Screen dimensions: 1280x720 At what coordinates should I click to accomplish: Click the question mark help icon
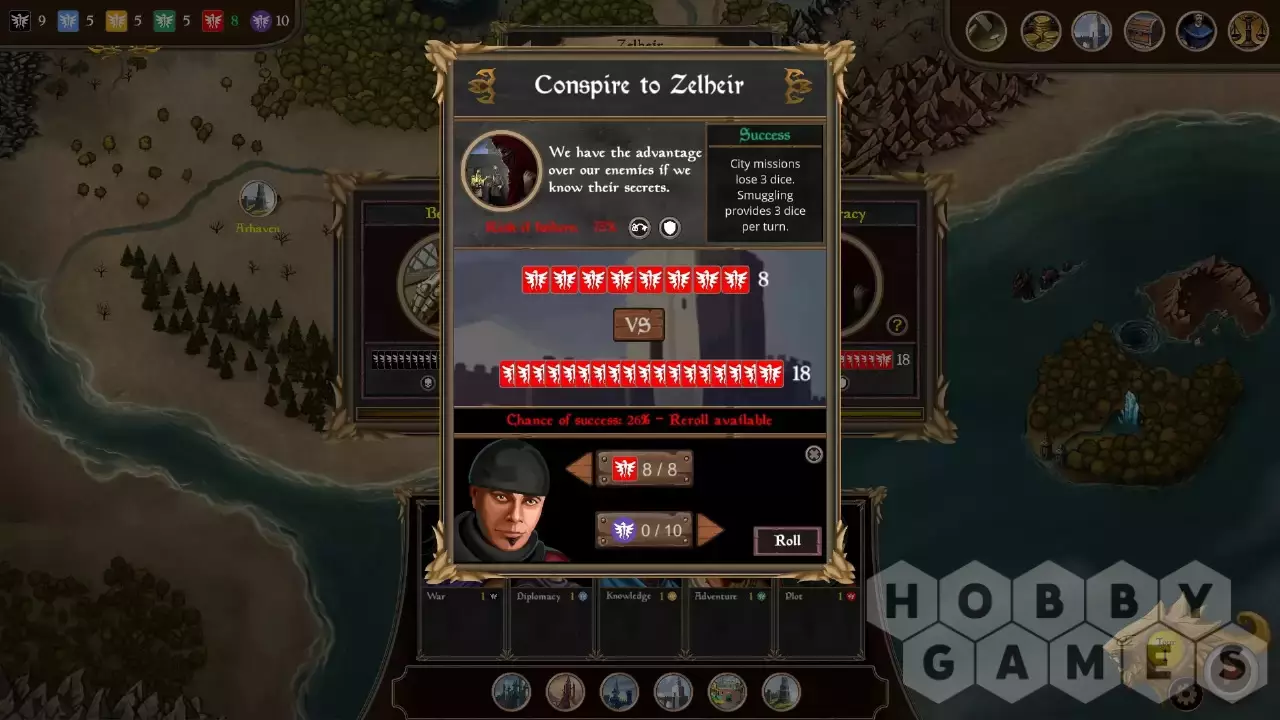point(897,325)
